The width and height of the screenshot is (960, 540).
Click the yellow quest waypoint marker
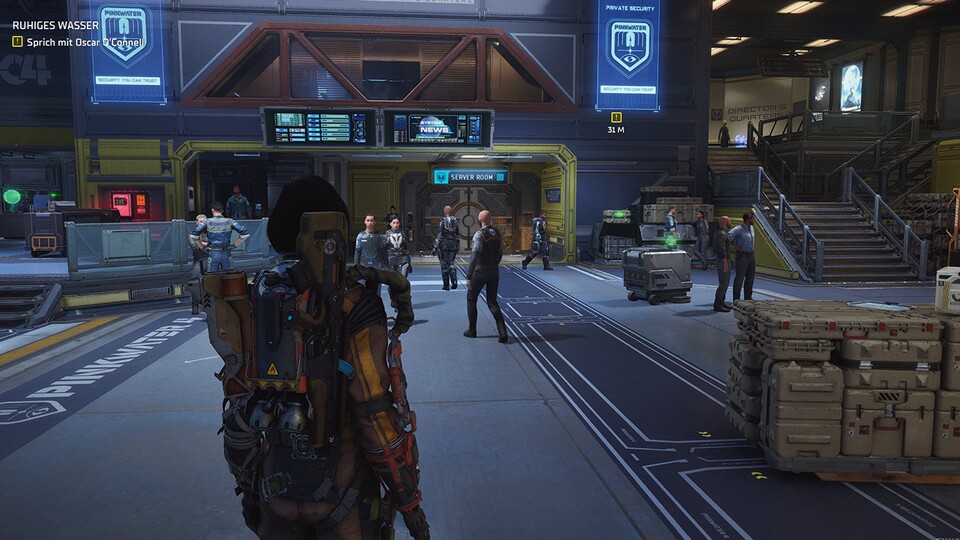[615, 117]
